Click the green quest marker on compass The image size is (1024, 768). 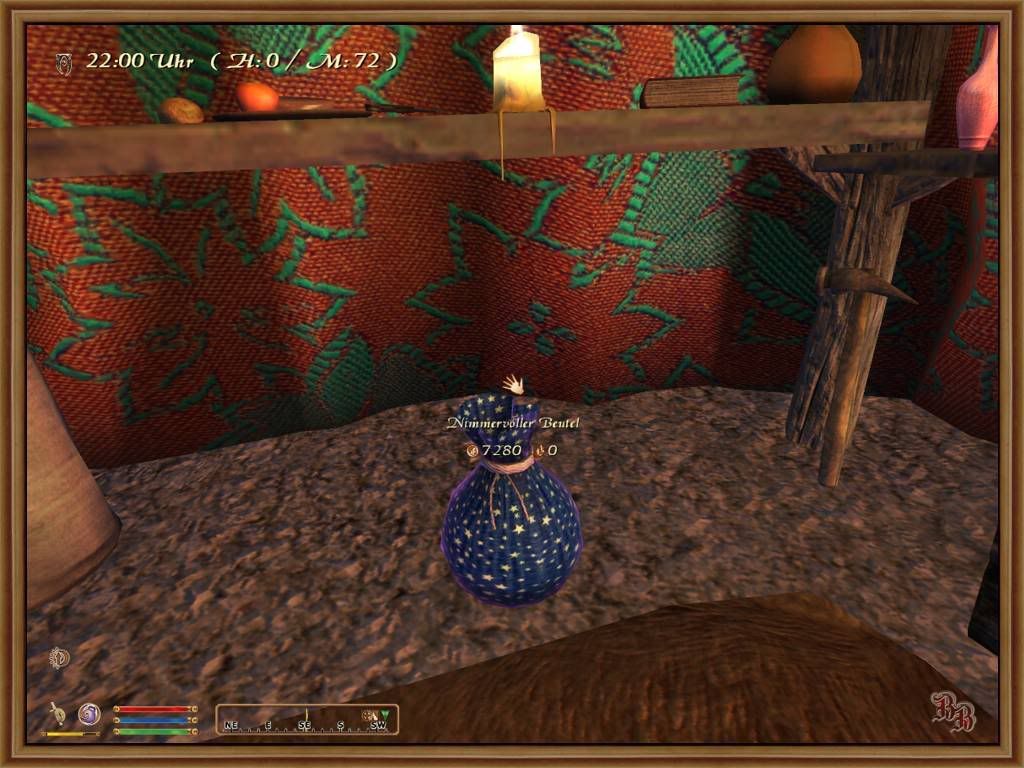[385, 714]
